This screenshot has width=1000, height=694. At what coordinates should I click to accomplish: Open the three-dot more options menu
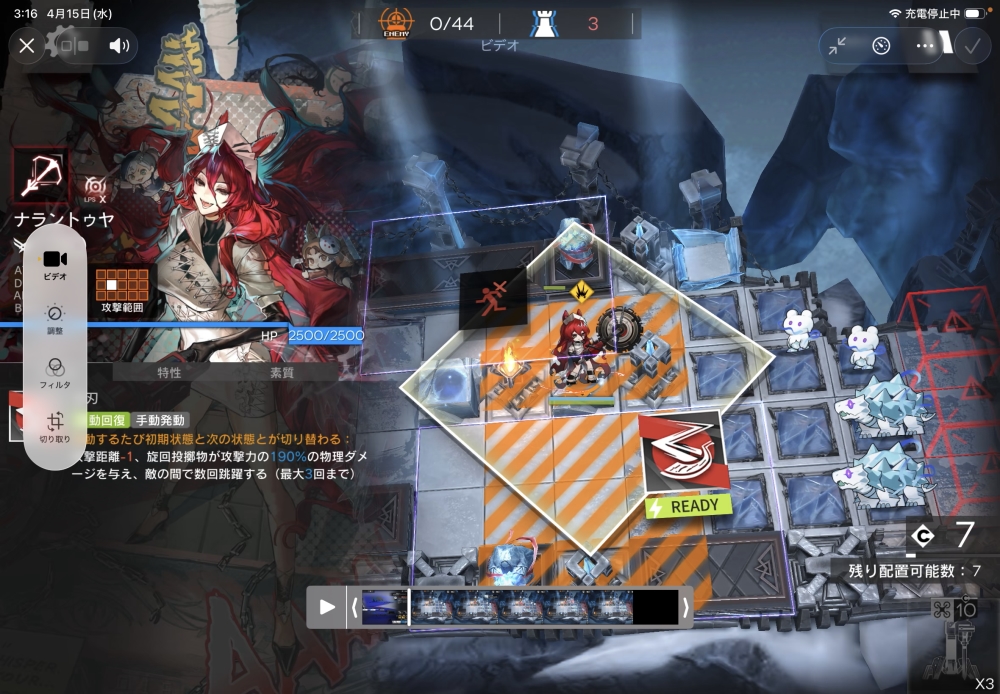(925, 46)
